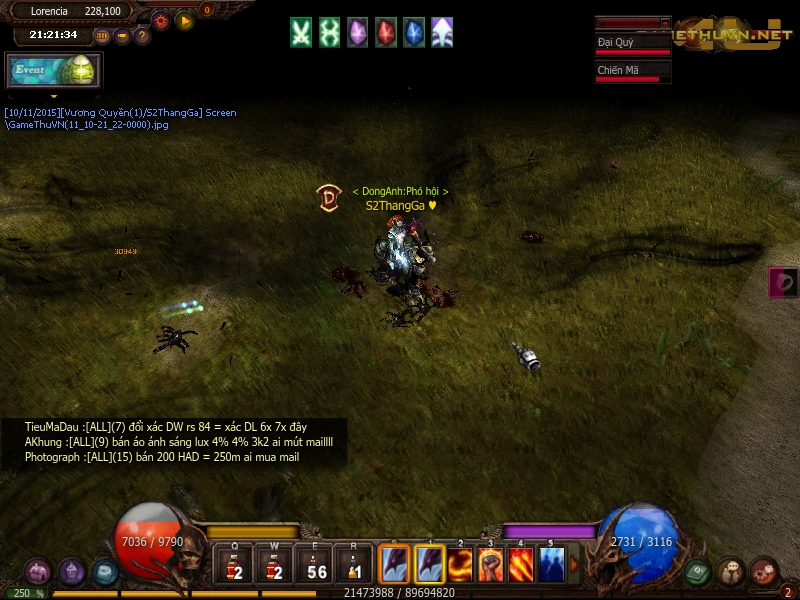Use the R potion slot
Screen dimensions: 800x600
click(x=354, y=566)
